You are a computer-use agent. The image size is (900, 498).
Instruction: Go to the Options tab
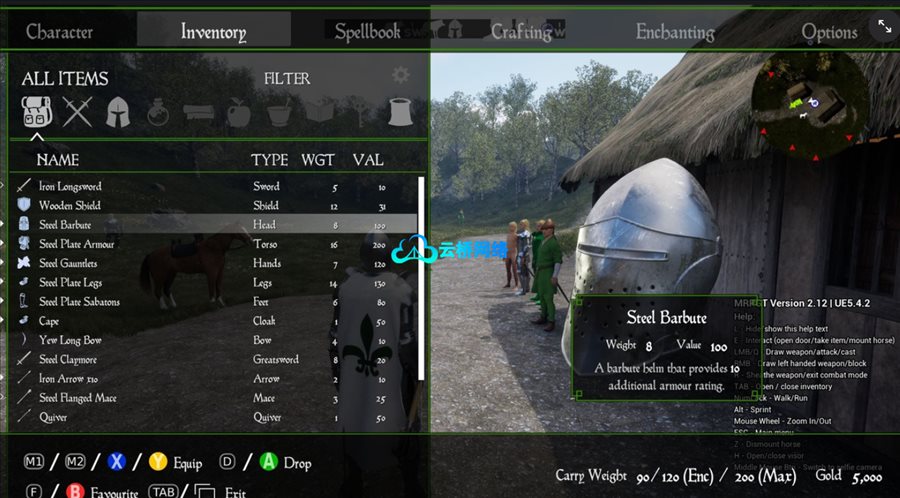point(829,32)
